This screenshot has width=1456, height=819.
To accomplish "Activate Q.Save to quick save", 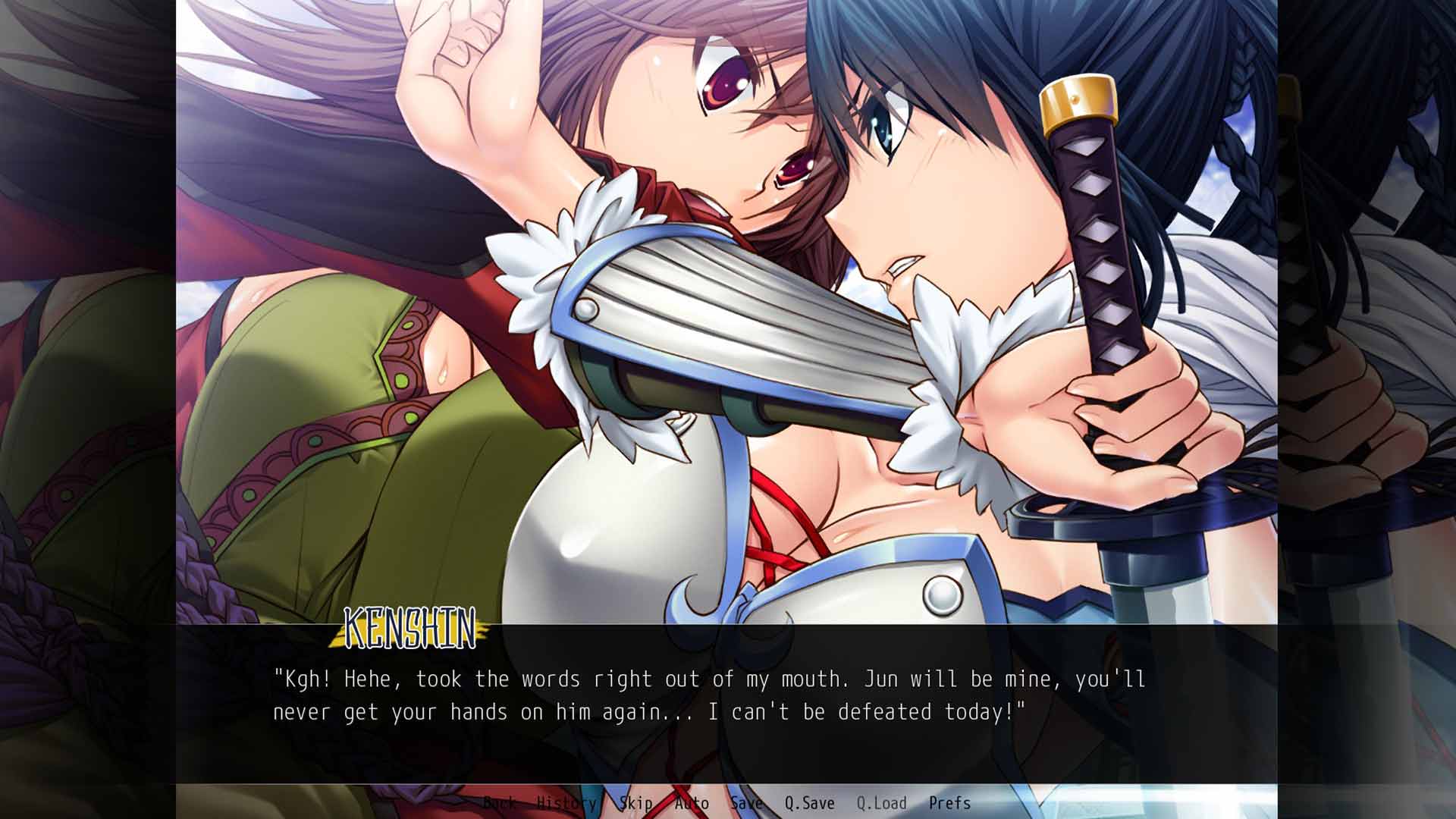I will pyautogui.click(x=811, y=802).
